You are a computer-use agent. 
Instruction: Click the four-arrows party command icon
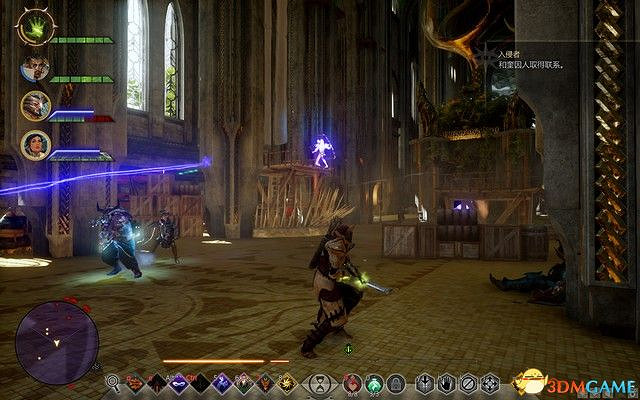pos(490,382)
